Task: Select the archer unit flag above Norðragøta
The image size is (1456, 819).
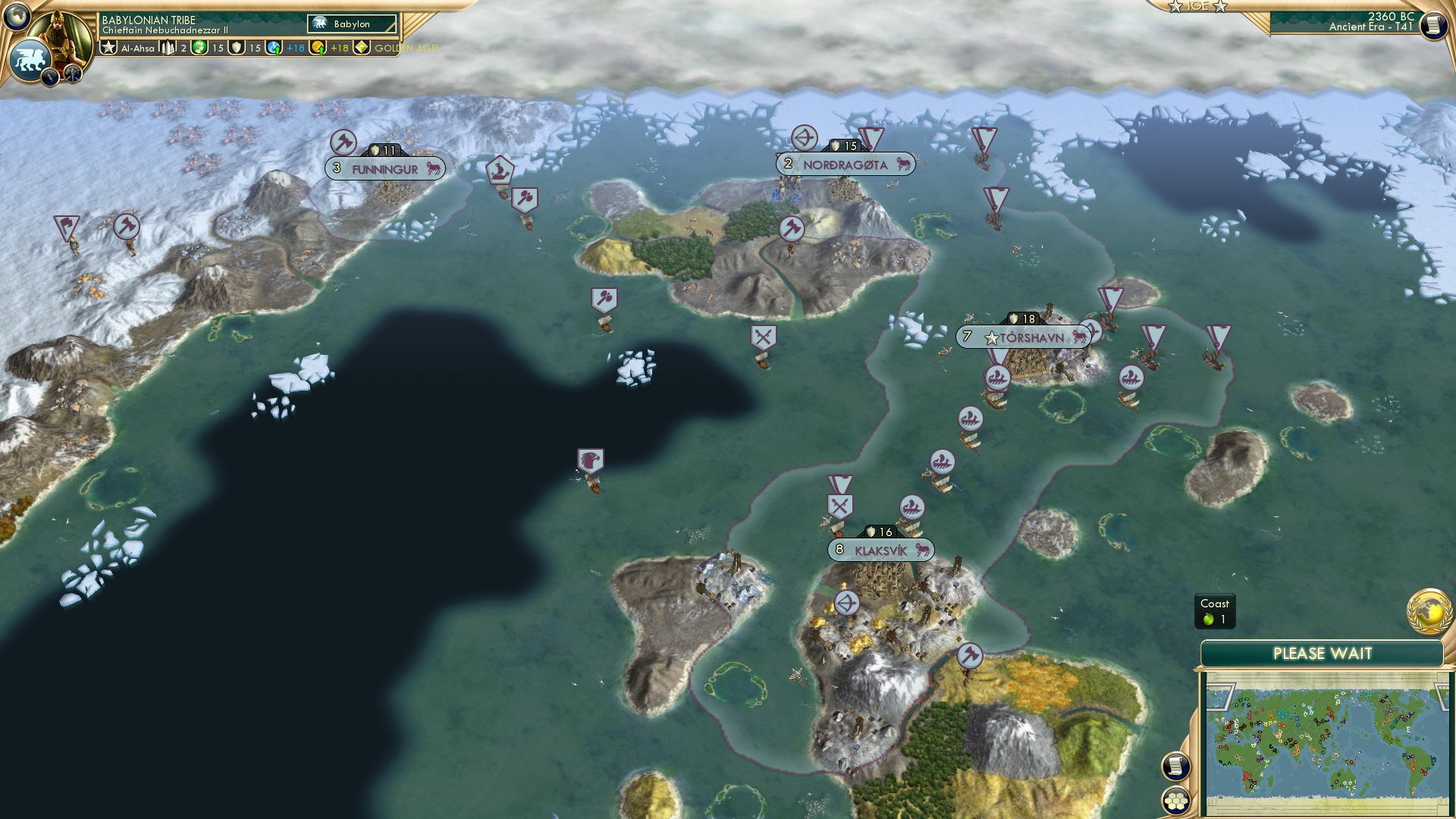Action: (807, 140)
